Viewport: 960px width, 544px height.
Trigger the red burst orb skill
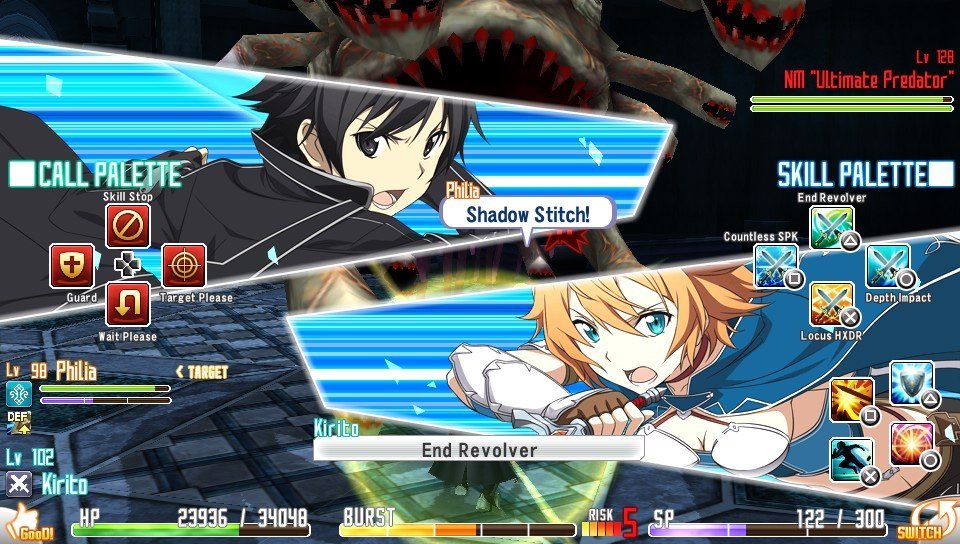coord(911,444)
